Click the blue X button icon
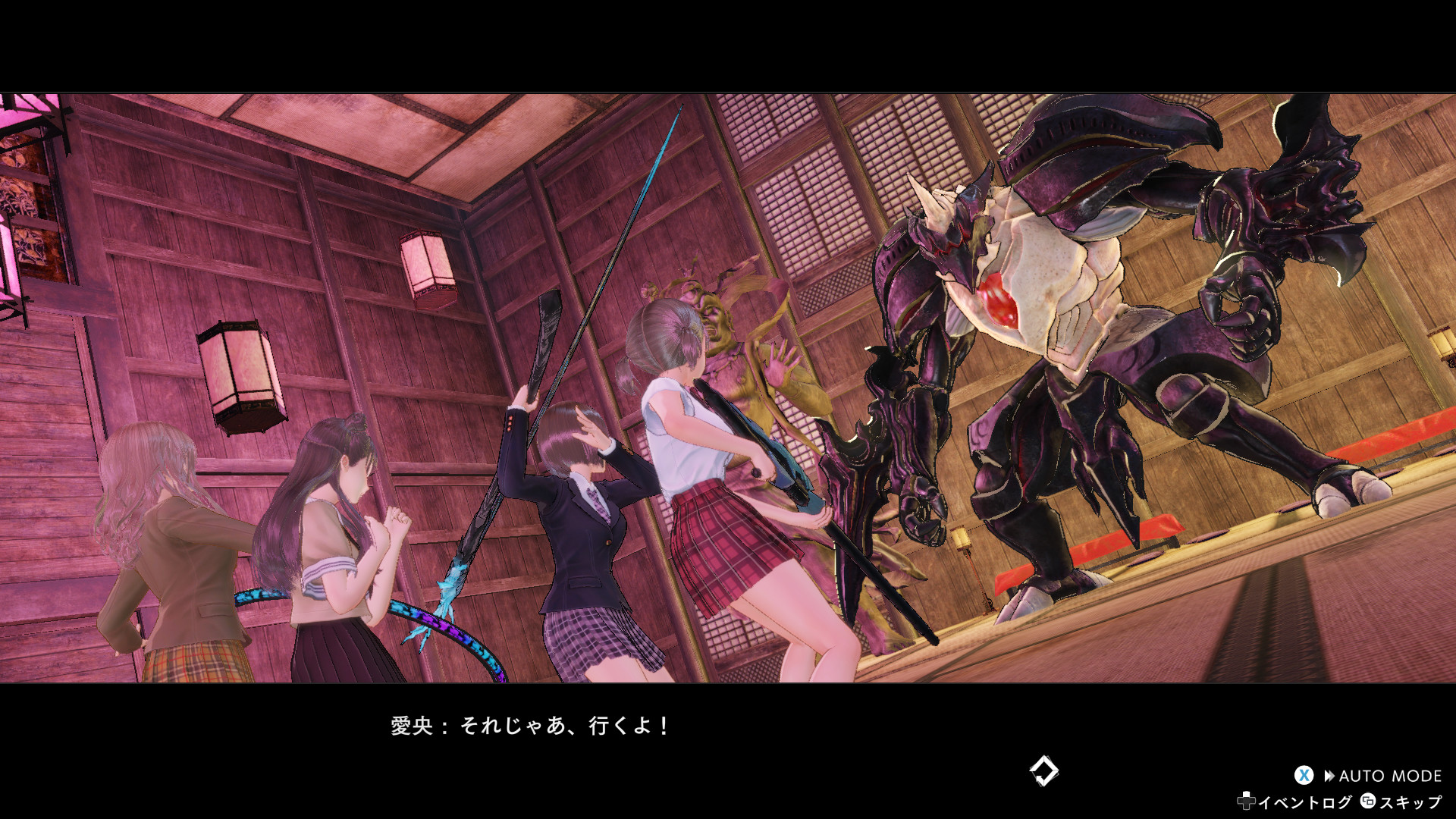Image resolution: width=1456 pixels, height=819 pixels. coord(1304,775)
